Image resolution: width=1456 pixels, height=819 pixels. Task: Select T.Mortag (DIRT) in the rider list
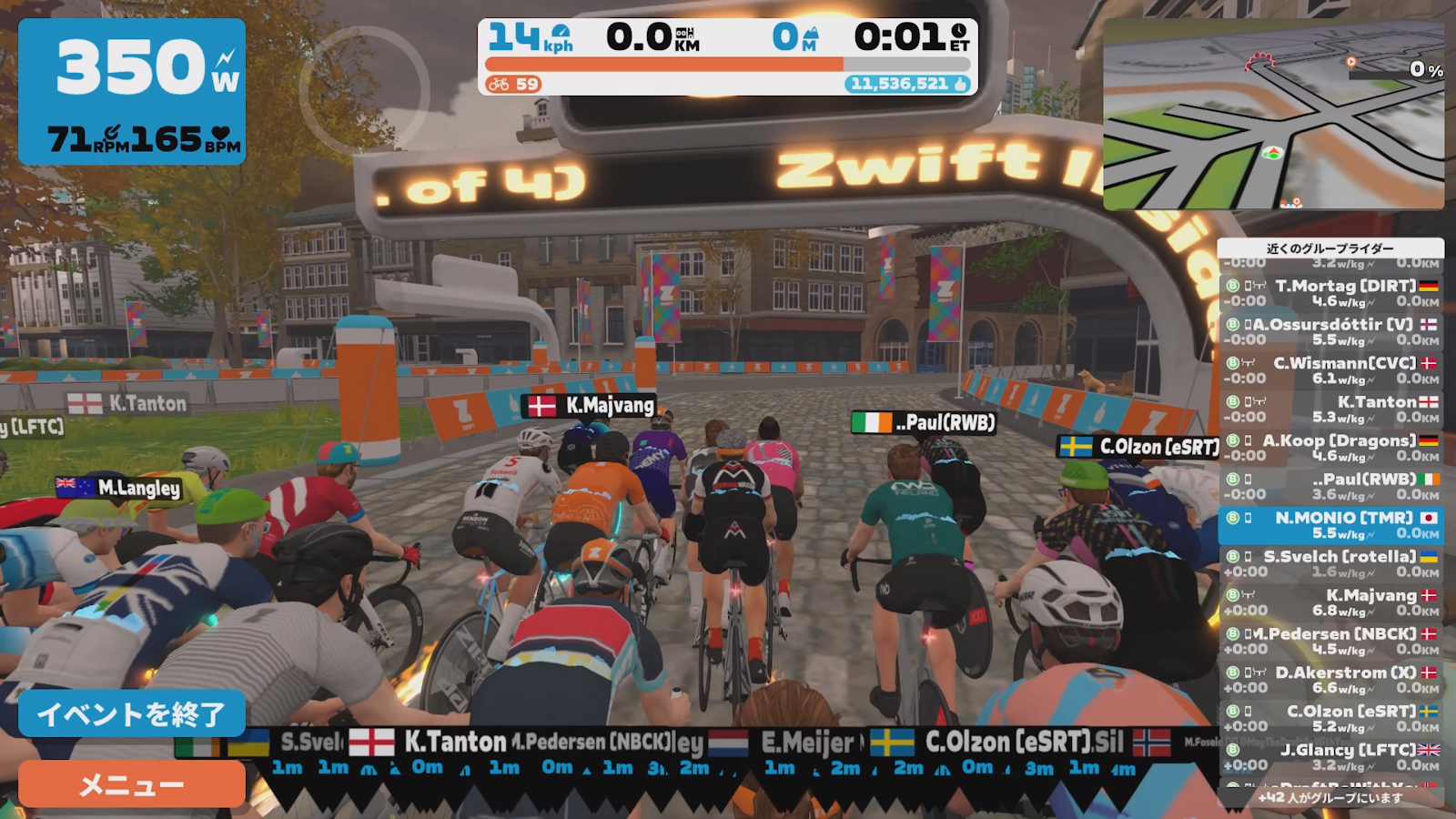click(x=1330, y=293)
